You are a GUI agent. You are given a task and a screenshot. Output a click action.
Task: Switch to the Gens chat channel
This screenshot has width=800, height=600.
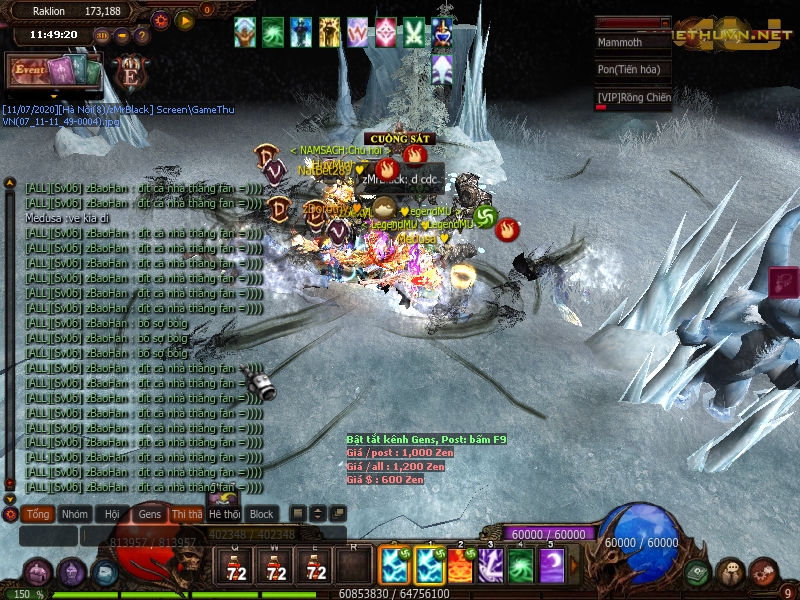[149, 514]
